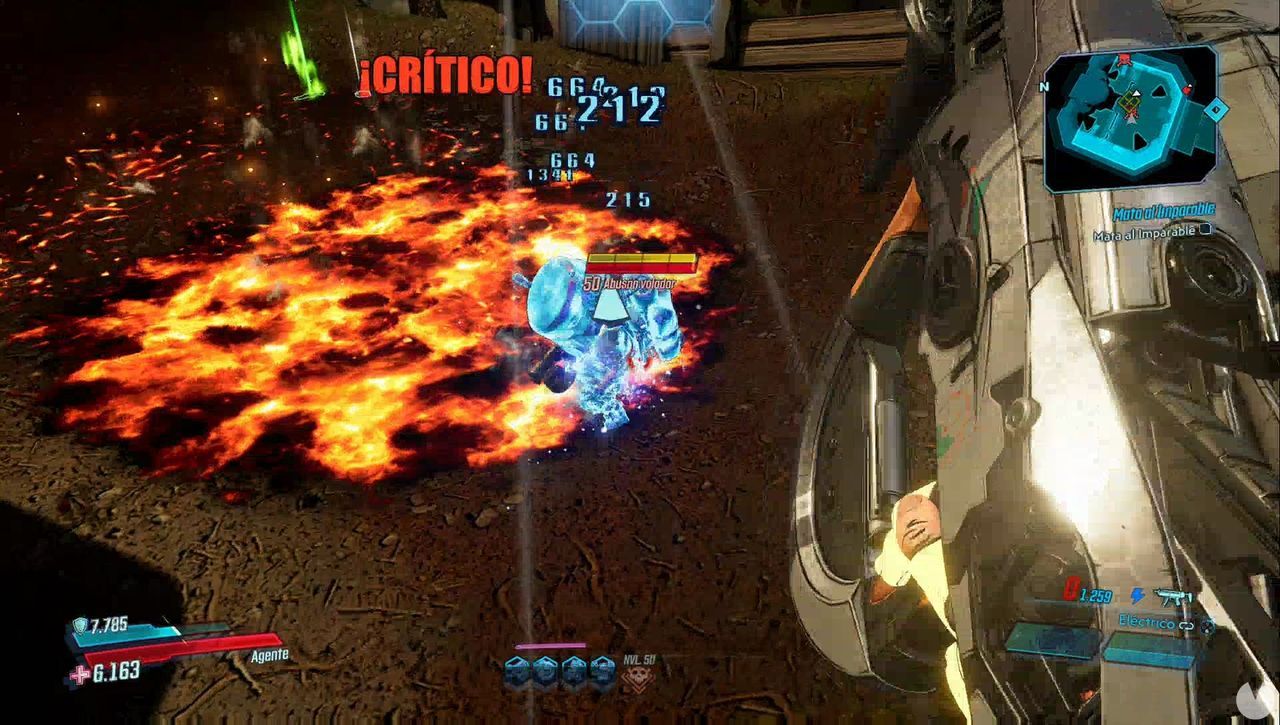Toggle the chain link icon beside Eléctrico

(x=1186, y=626)
